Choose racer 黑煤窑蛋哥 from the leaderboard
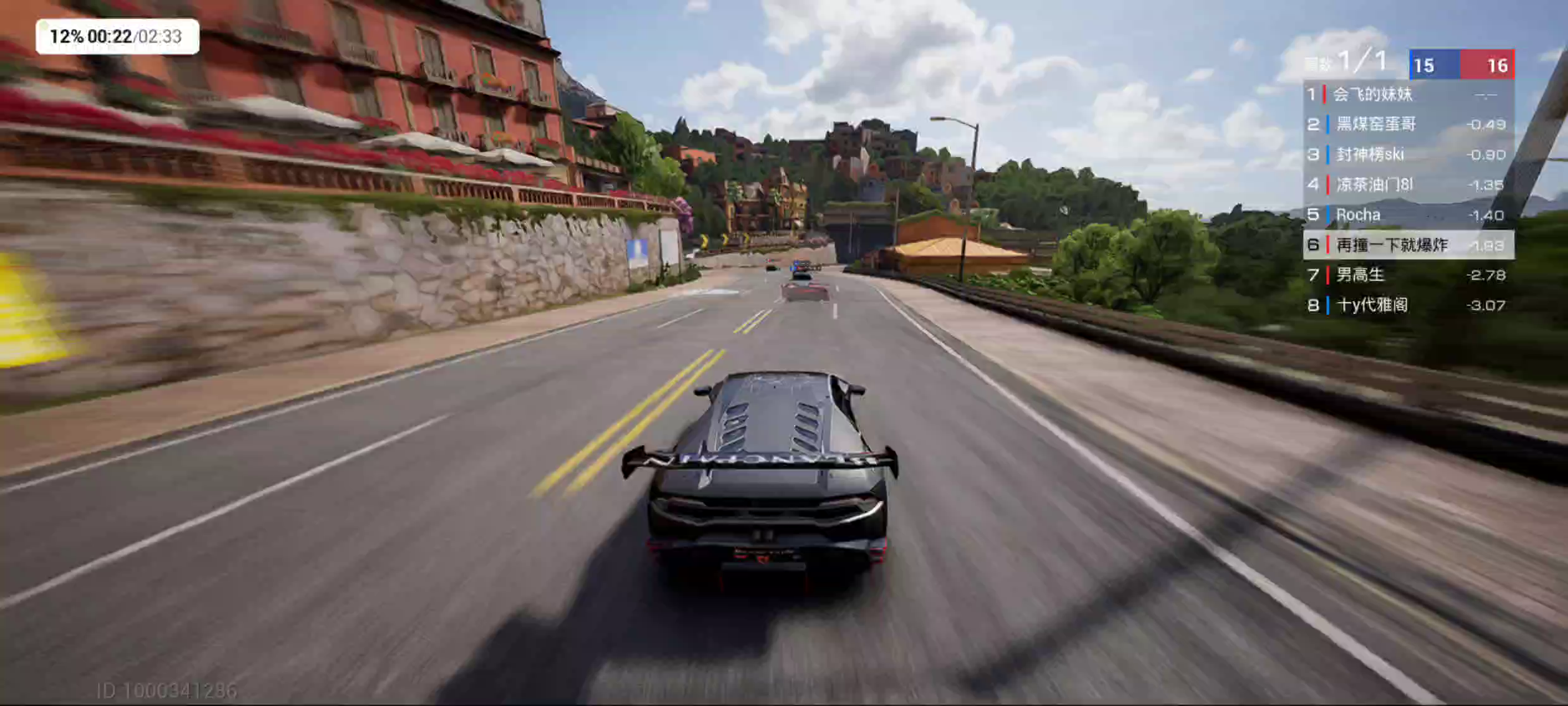Screen dimensions: 1568x706 coord(1407,125)
